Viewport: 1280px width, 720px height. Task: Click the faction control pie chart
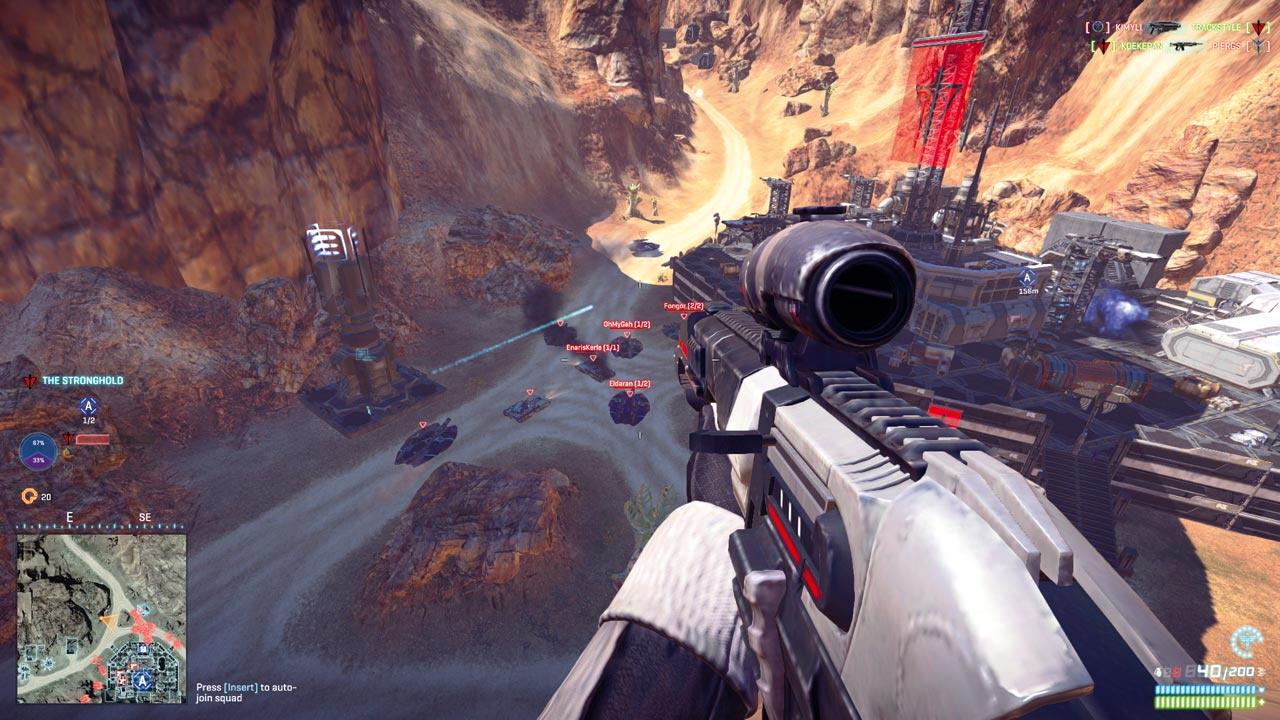click(x=38, y=452)
